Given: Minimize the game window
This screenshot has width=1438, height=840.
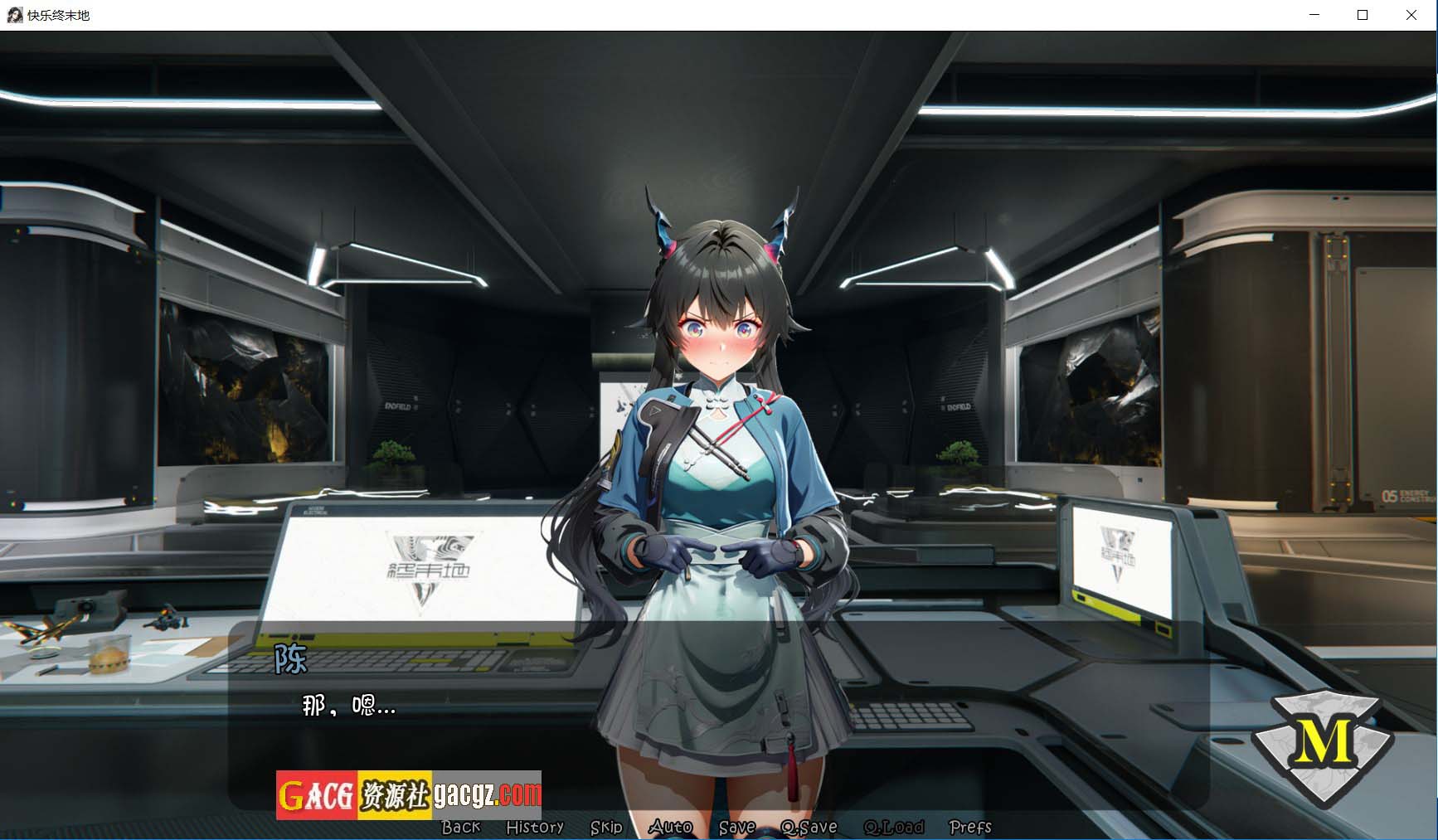Looking at the screenshot, I should pyautogui.click(x=1314, y=15).
